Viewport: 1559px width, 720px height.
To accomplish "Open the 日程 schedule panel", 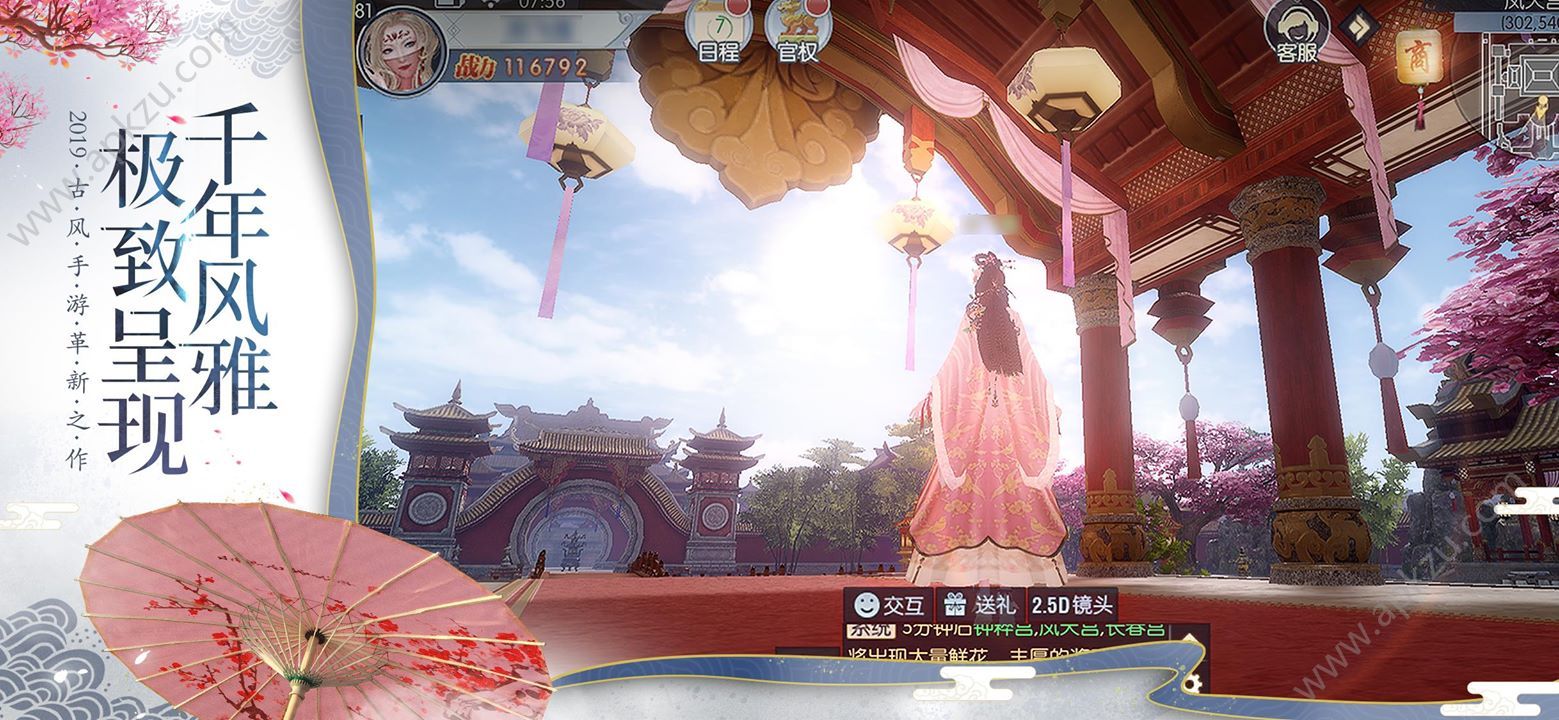I will [x=718, y=26].
